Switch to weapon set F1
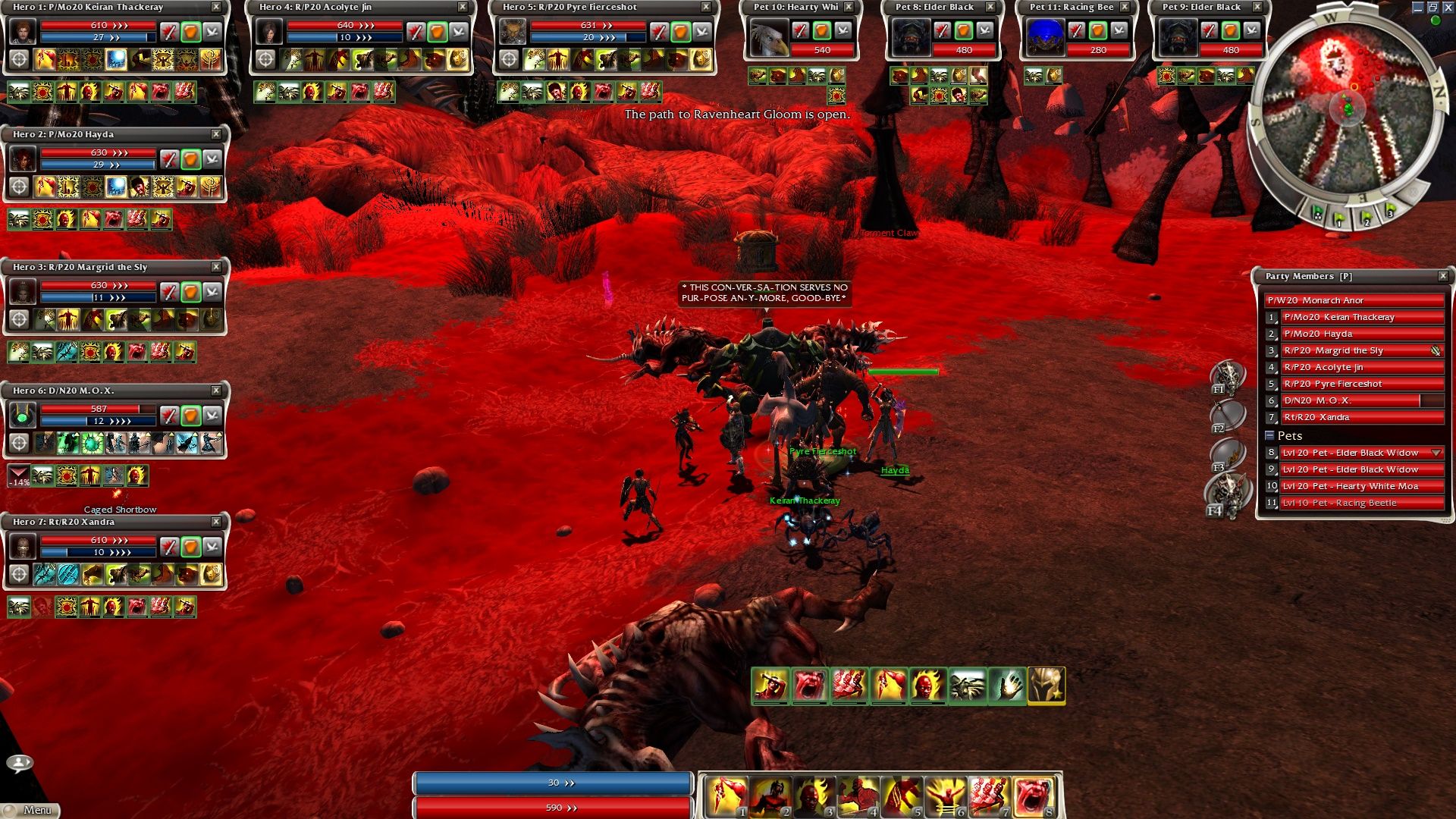 click(x=1226, y=376)
